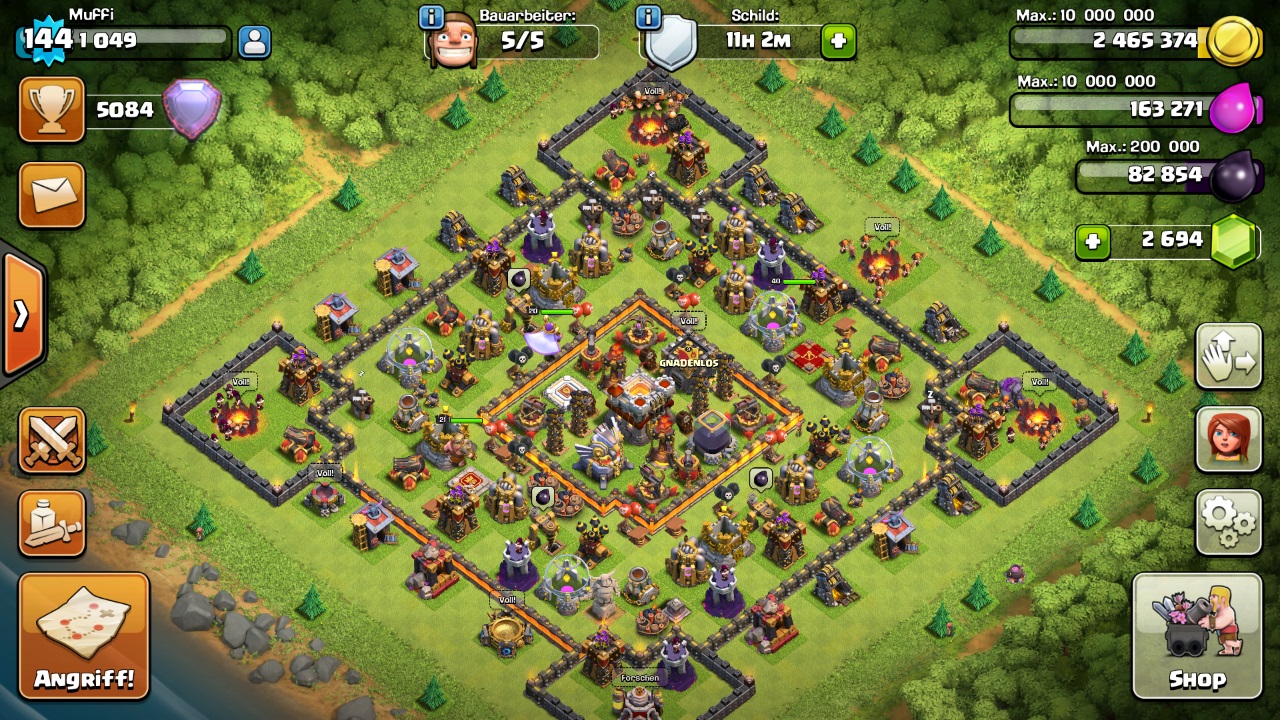This screenshot has width=1280, height=720.
Task: Open the red-haired villager button
Action: pos(1227,439)
